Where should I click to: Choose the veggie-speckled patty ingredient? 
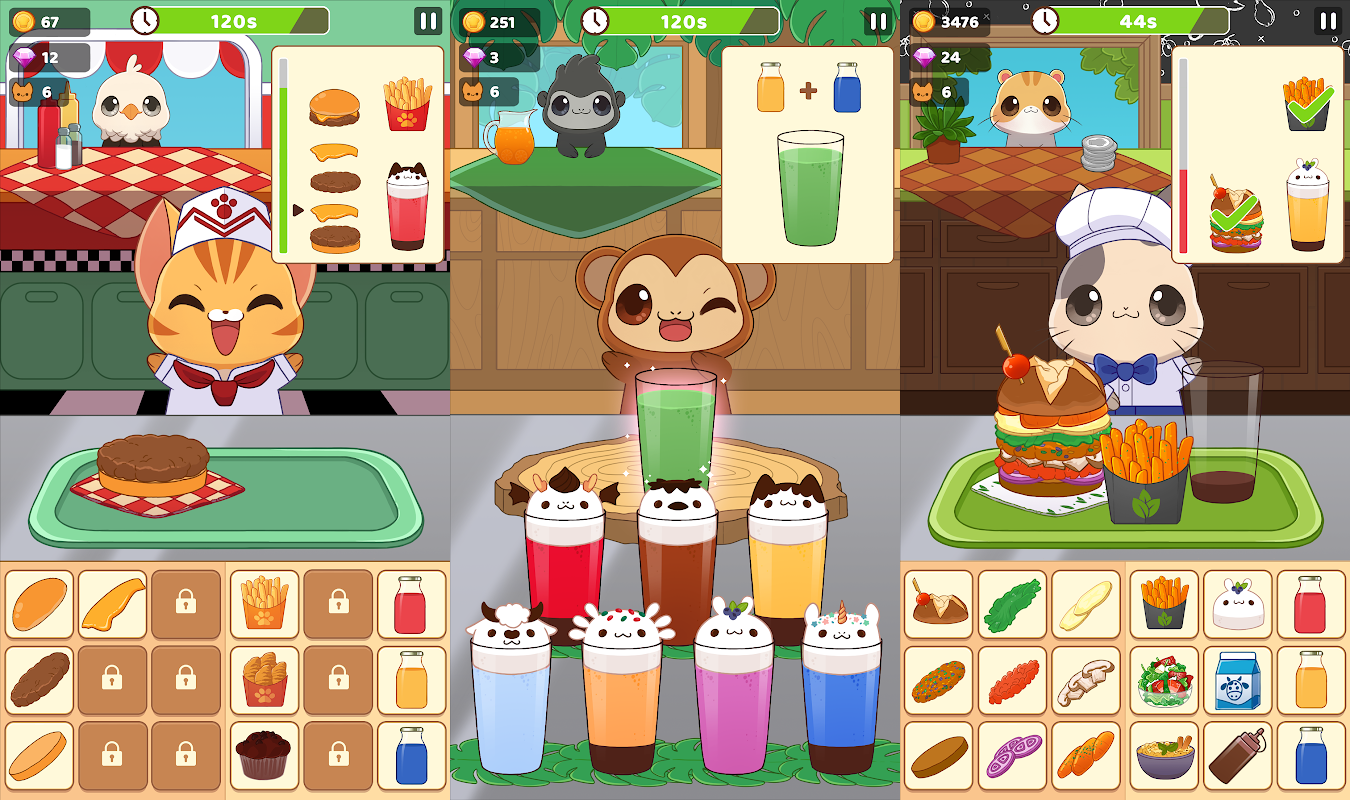[938, 679]
